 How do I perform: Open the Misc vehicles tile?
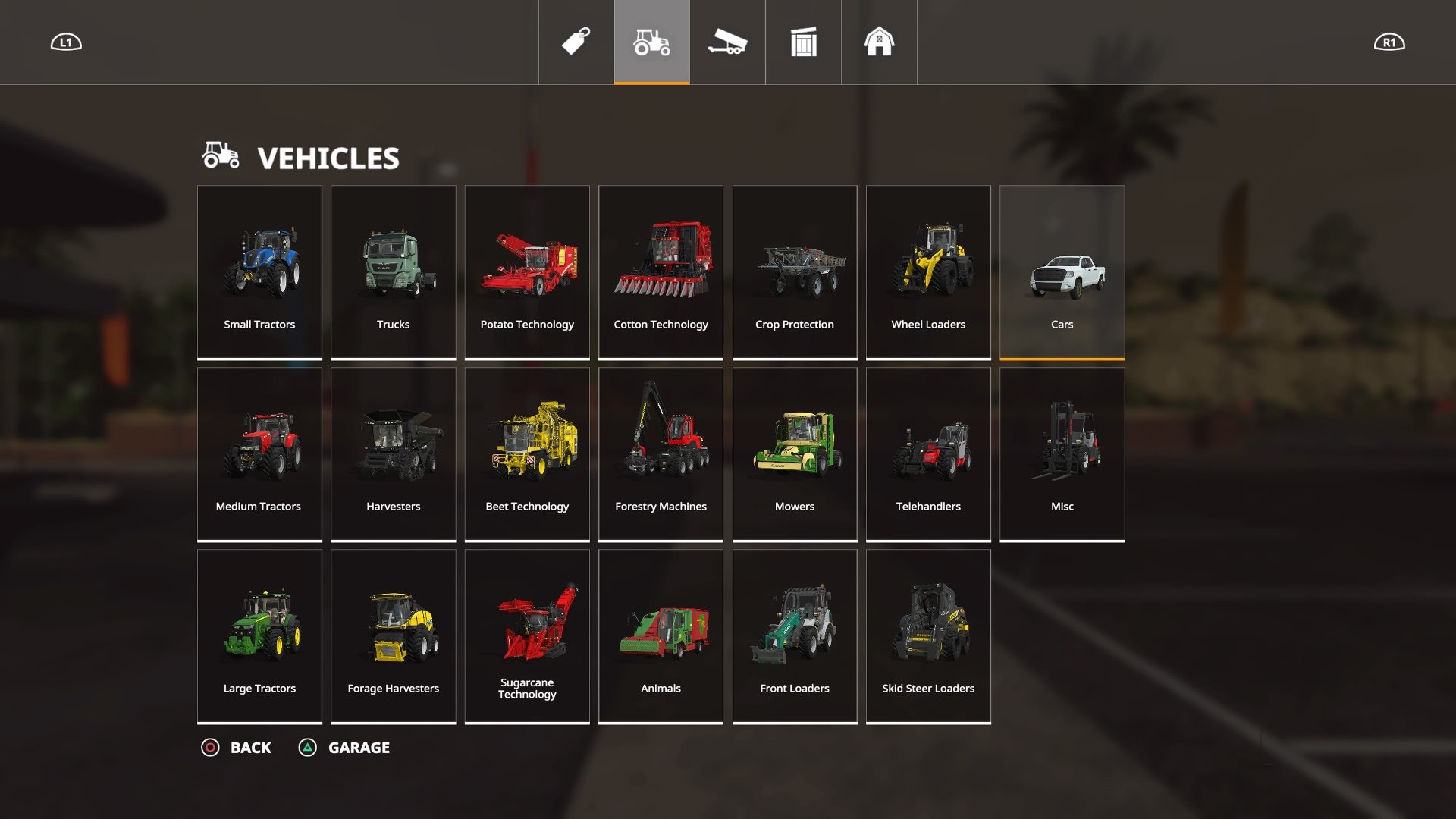coord(1062,453)
